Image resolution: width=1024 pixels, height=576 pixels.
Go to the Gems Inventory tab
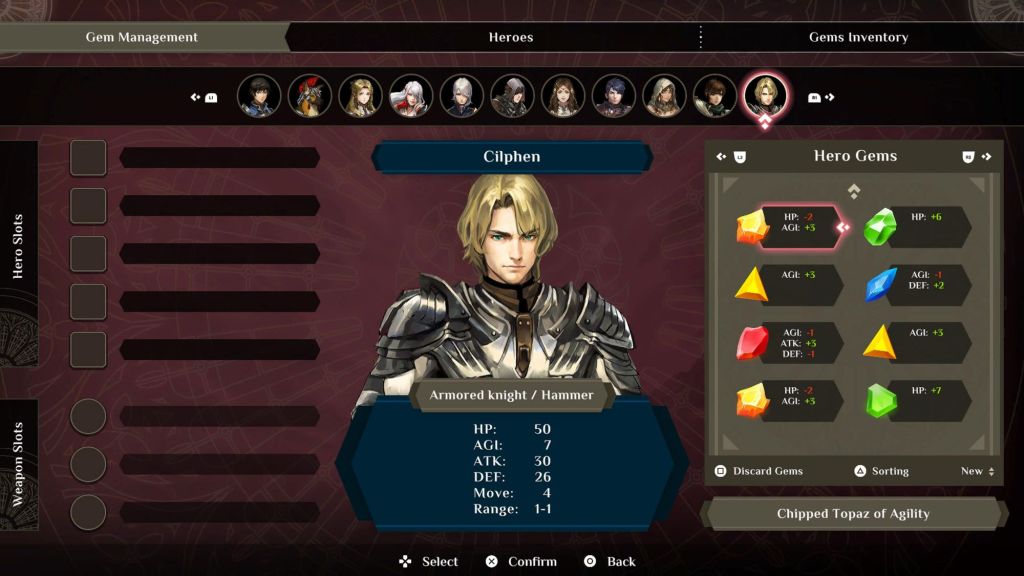click(x=858, y=37)
